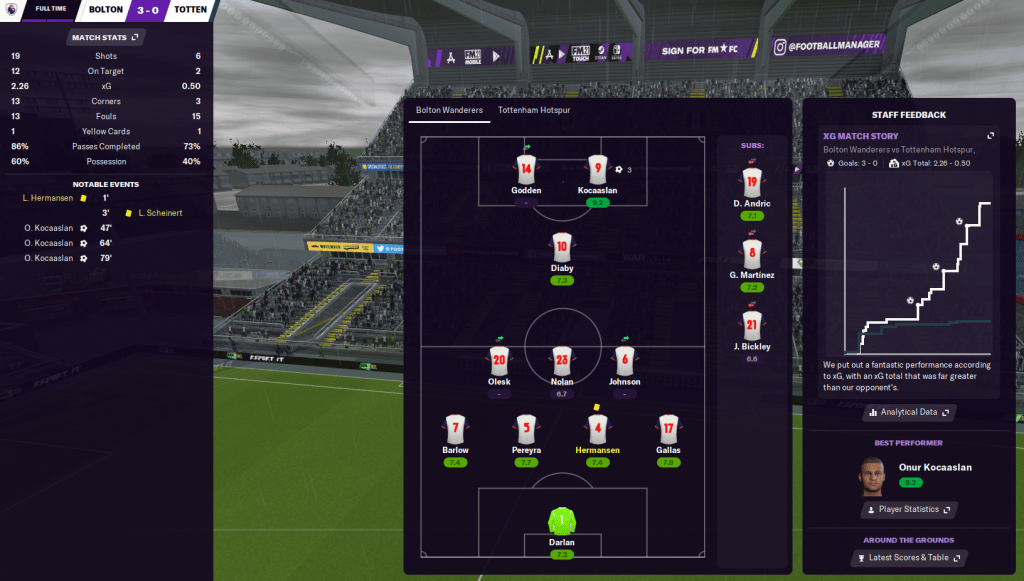The image size is (1024, 581).
Task: Select Godden in the lineup
Action: point(527,169)
